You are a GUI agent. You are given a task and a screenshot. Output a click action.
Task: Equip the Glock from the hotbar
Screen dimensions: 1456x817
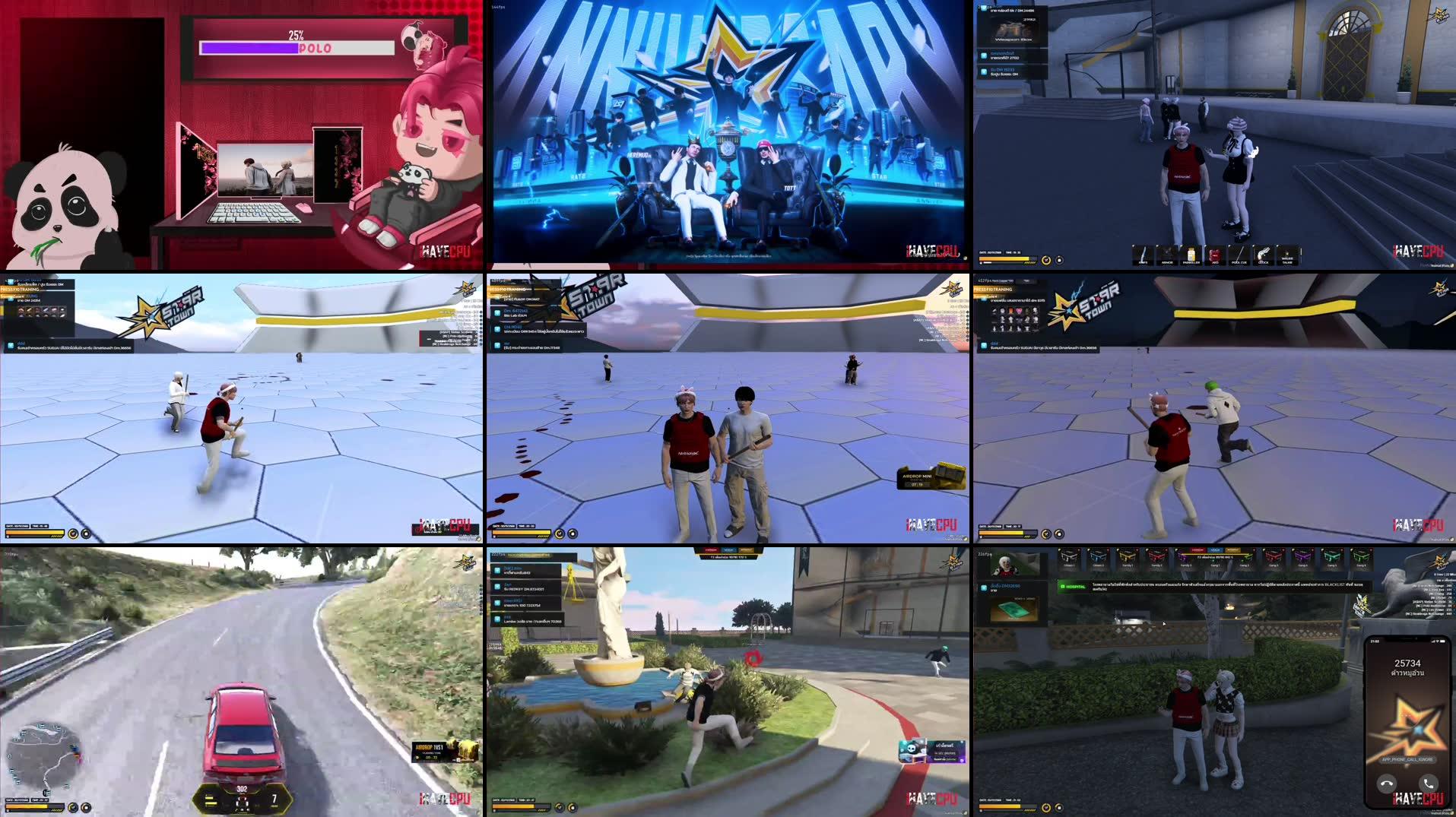(1263, 252)
